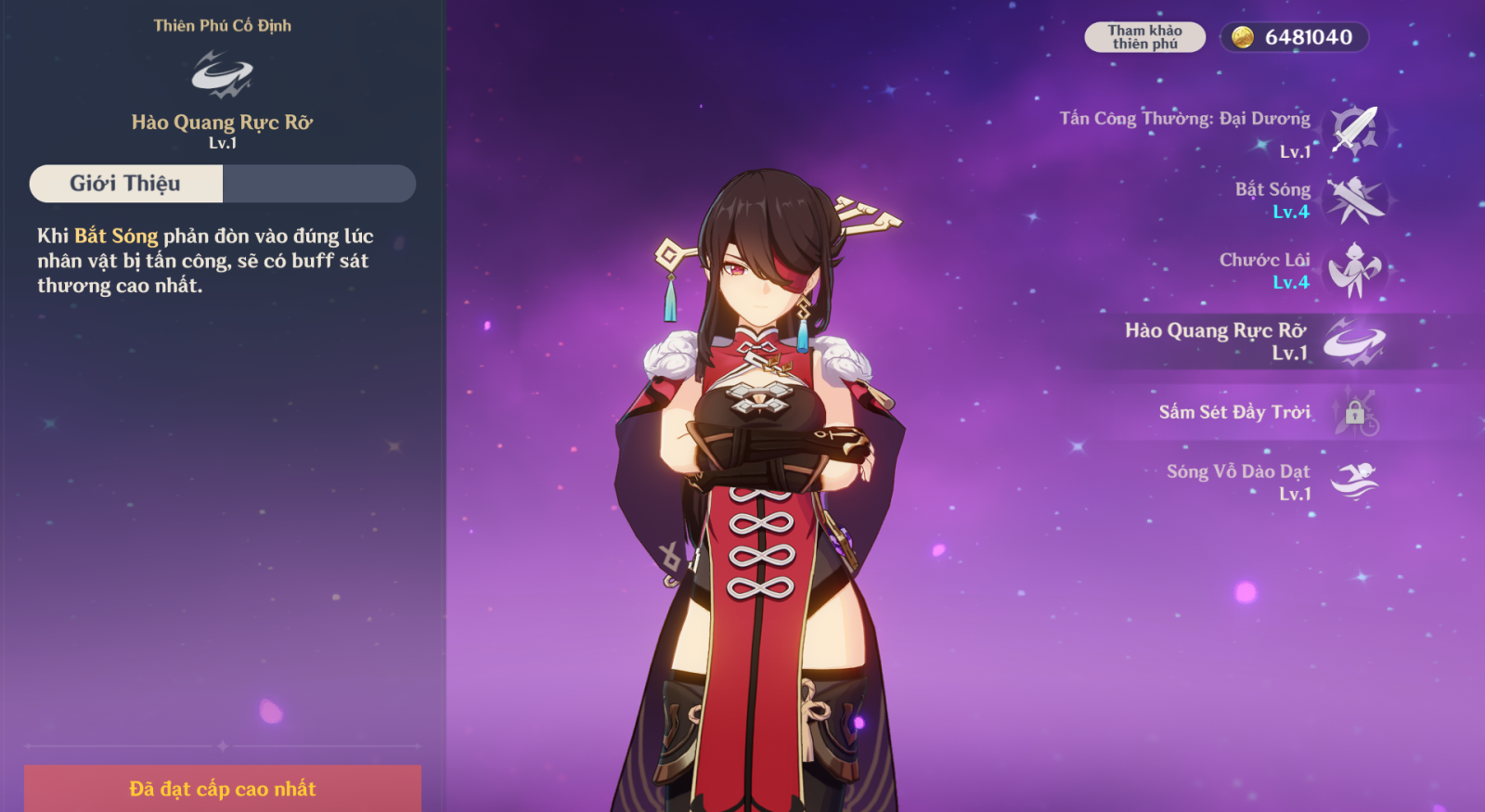The width and height of the screenshot is (1485, 812).
Task: Click the Đã đạt cấp cao nhất button
Action: pyautogui.click(x=223, y=788)
